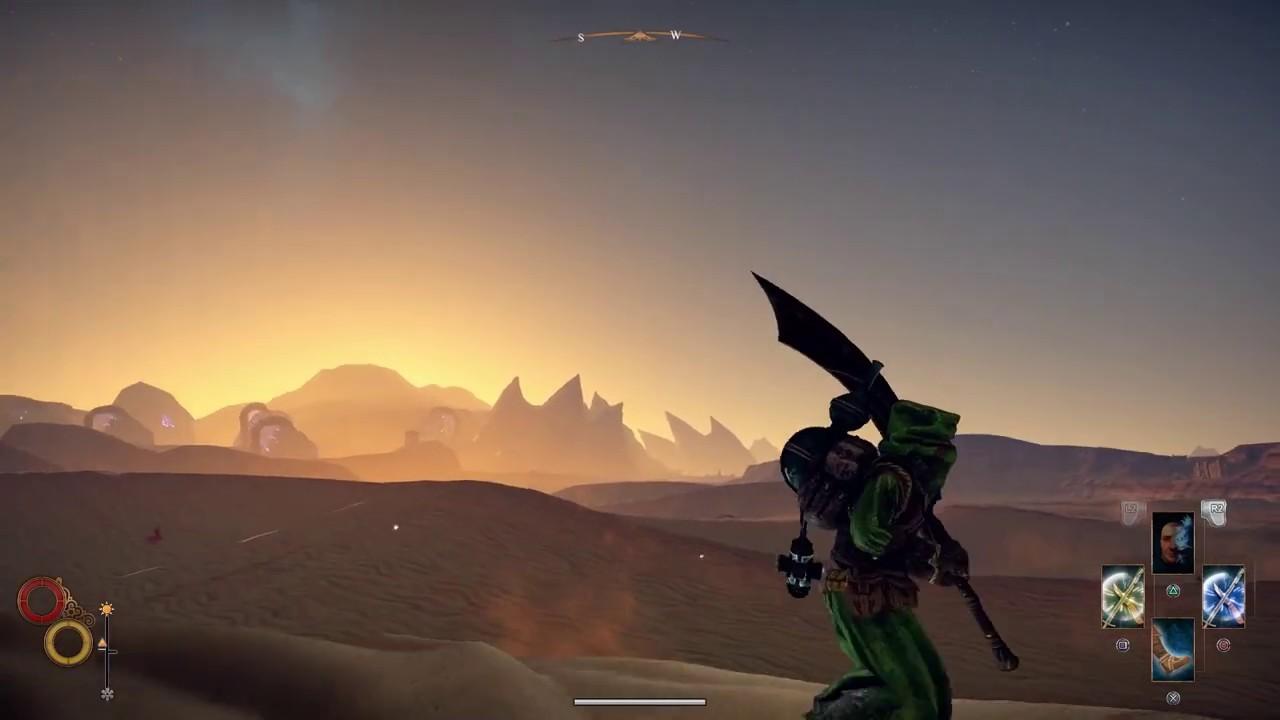Click the sun icon atop the temperature gauge
The height and width of the screenshot is (720, 1280).
point(107,608)
